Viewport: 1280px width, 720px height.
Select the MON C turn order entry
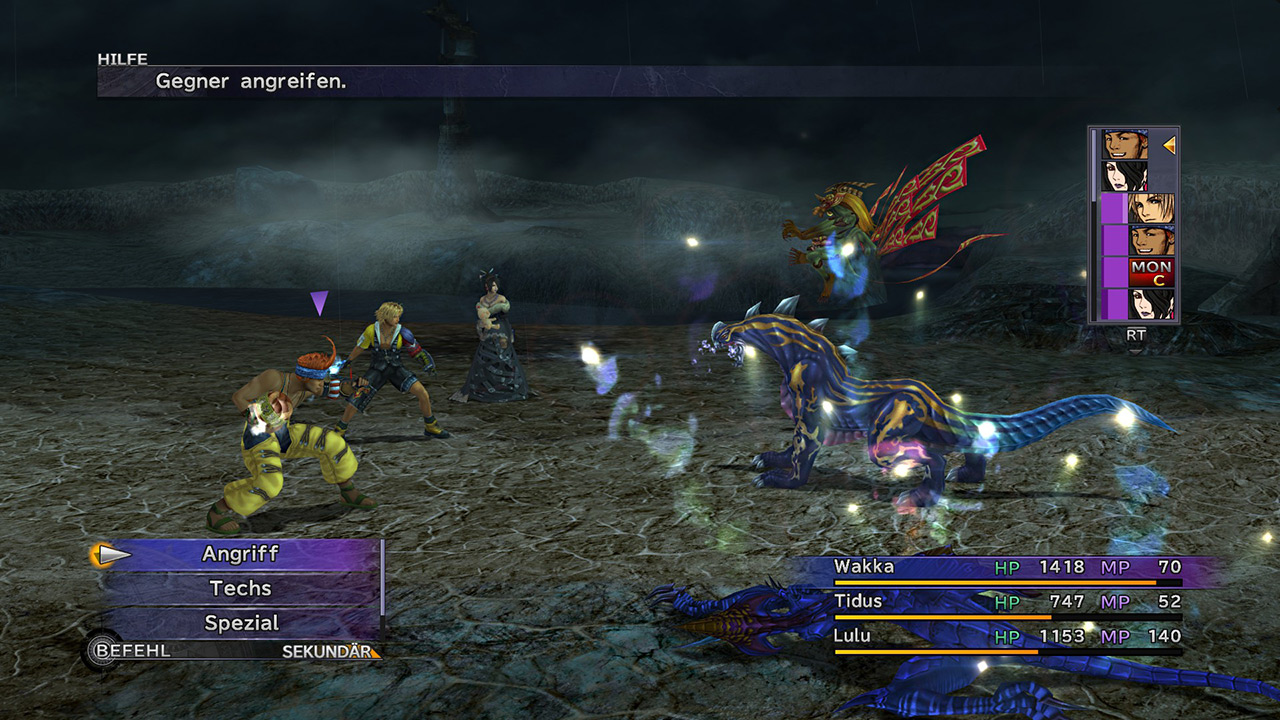(x=1151, y=272)
